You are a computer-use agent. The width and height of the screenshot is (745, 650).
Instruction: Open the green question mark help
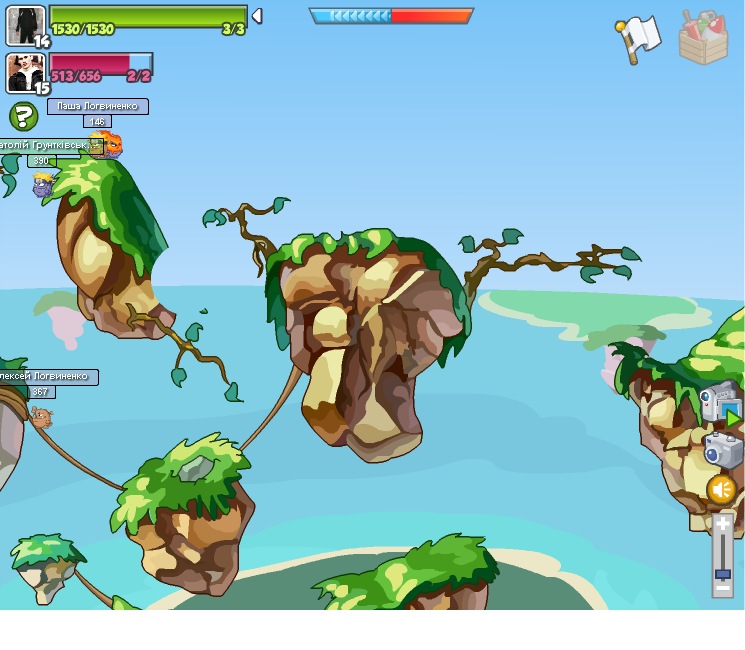tap(23, 116)
